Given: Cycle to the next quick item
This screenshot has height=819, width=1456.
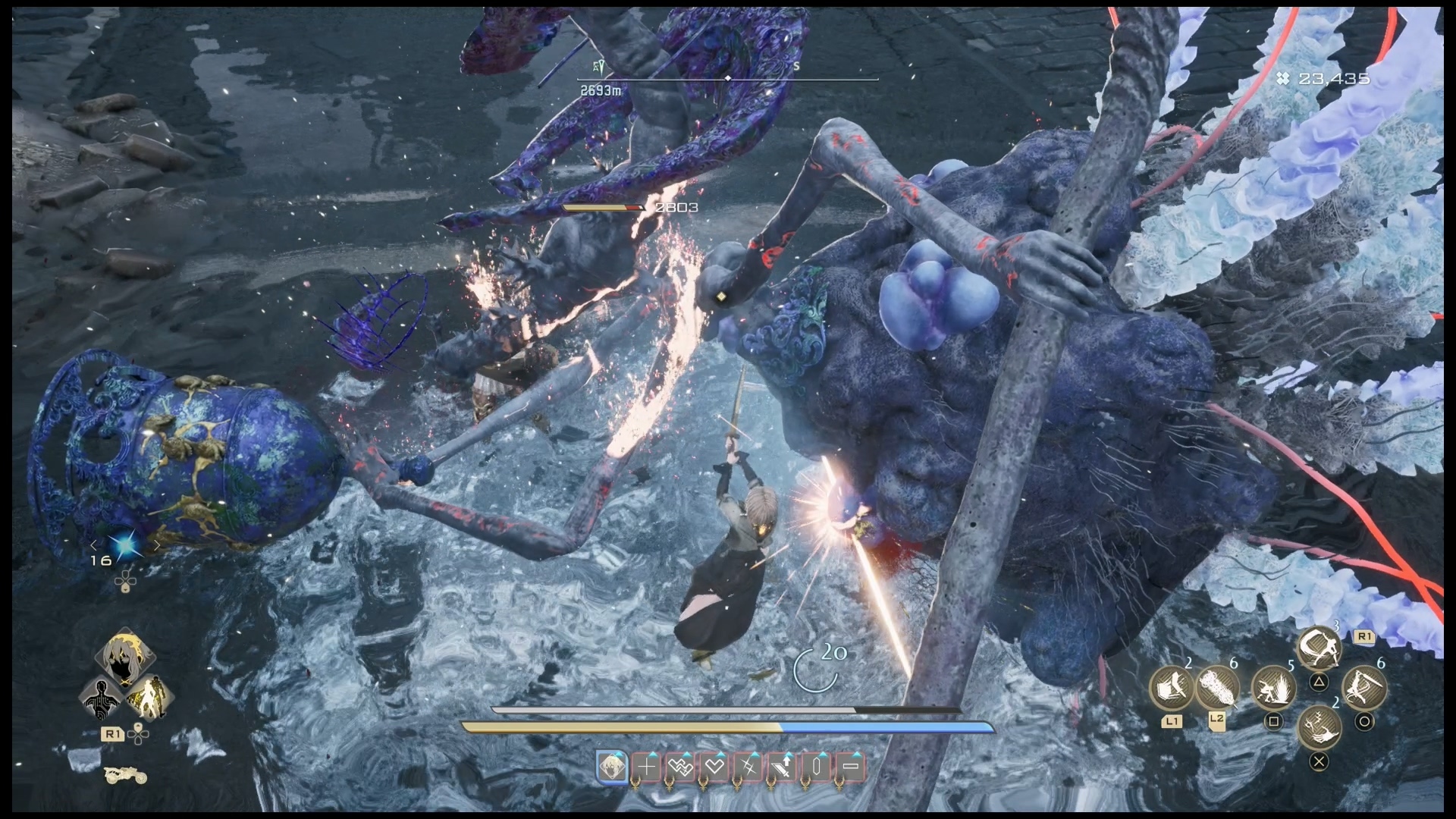Looking at the screenshot, I should [x=156, y=545].
